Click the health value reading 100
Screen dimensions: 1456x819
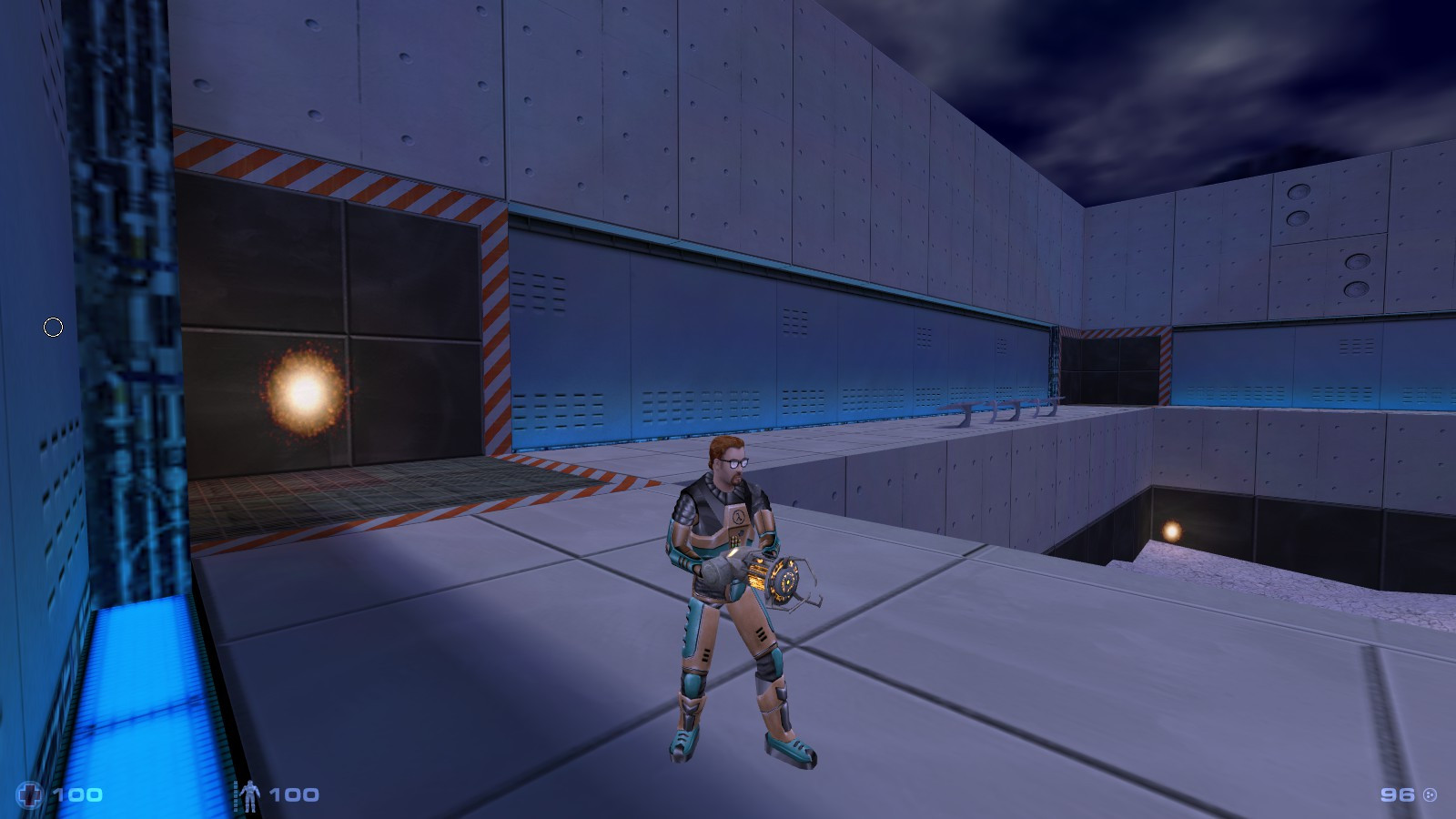(77, 794)
